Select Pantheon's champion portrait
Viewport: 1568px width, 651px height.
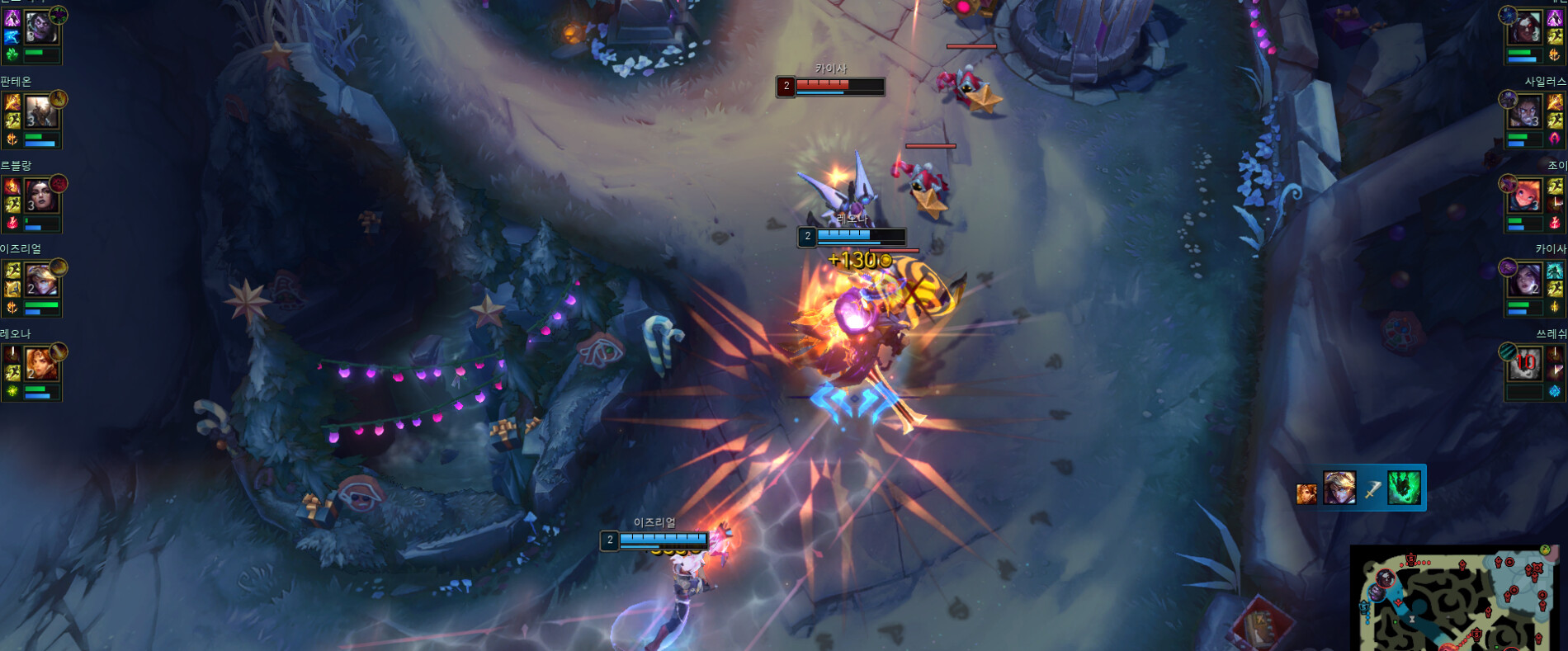40,112
